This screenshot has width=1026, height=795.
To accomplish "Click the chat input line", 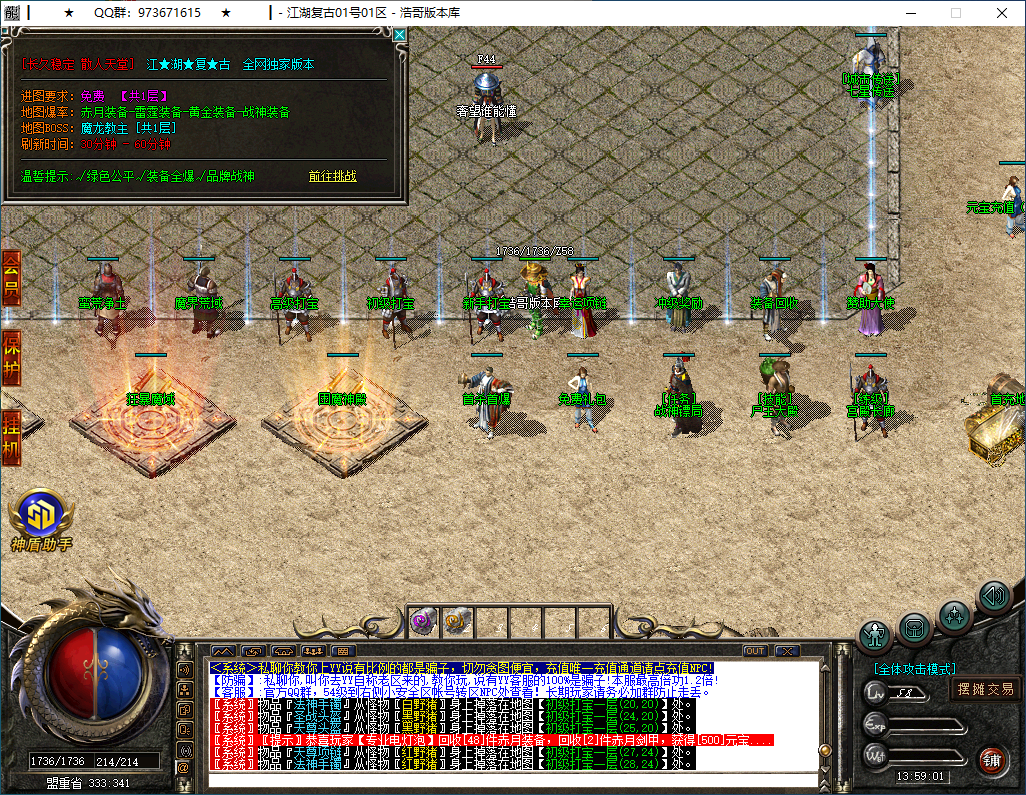I will point(500,778).
